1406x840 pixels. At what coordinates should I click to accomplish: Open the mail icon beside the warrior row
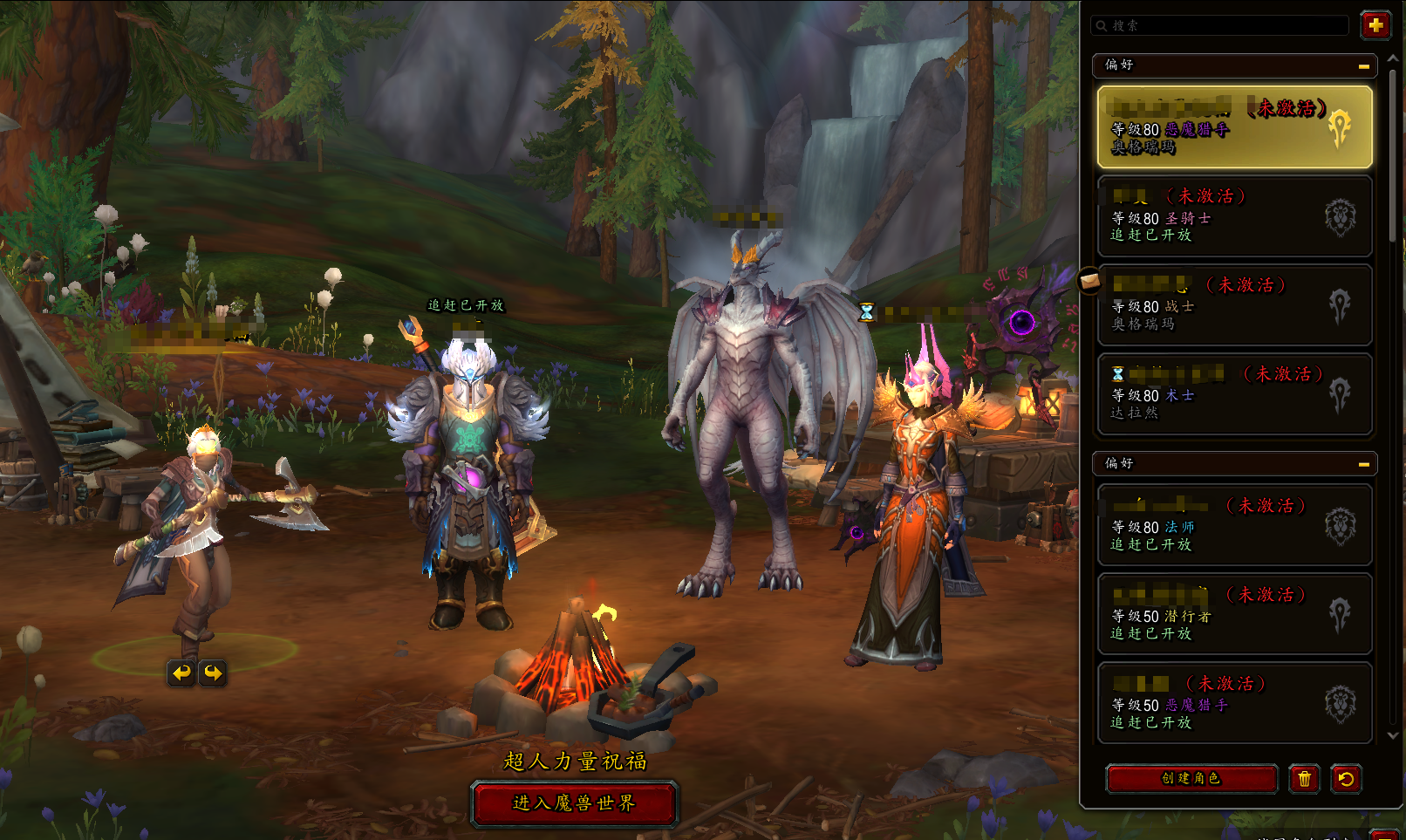coord(1089,281)
